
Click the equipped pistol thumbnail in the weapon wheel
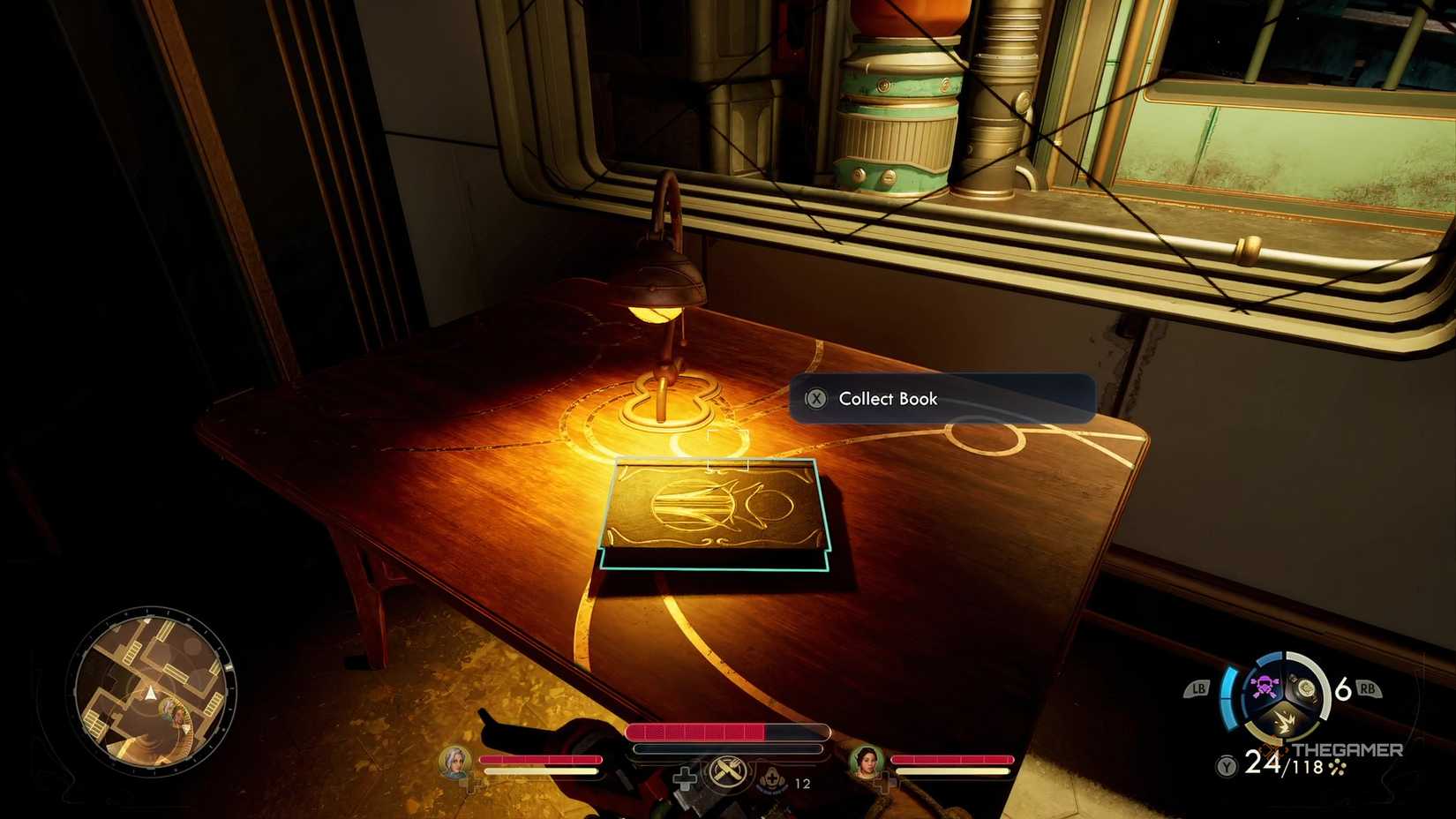coord(1304,688)
